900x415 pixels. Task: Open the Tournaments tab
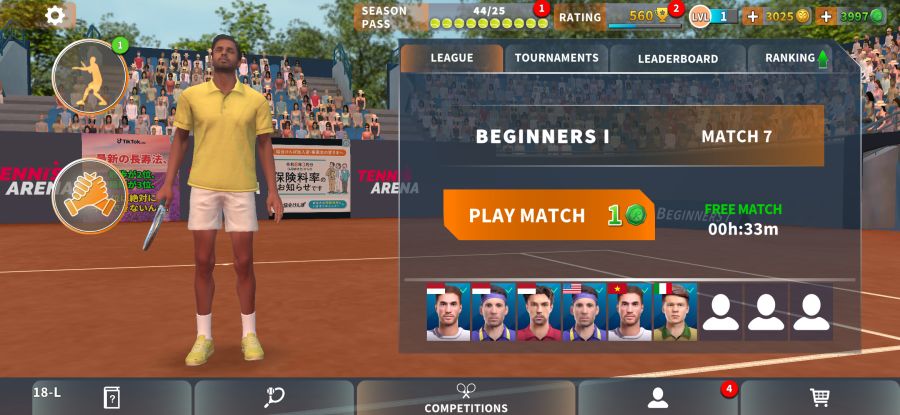[x=556, y=58]
